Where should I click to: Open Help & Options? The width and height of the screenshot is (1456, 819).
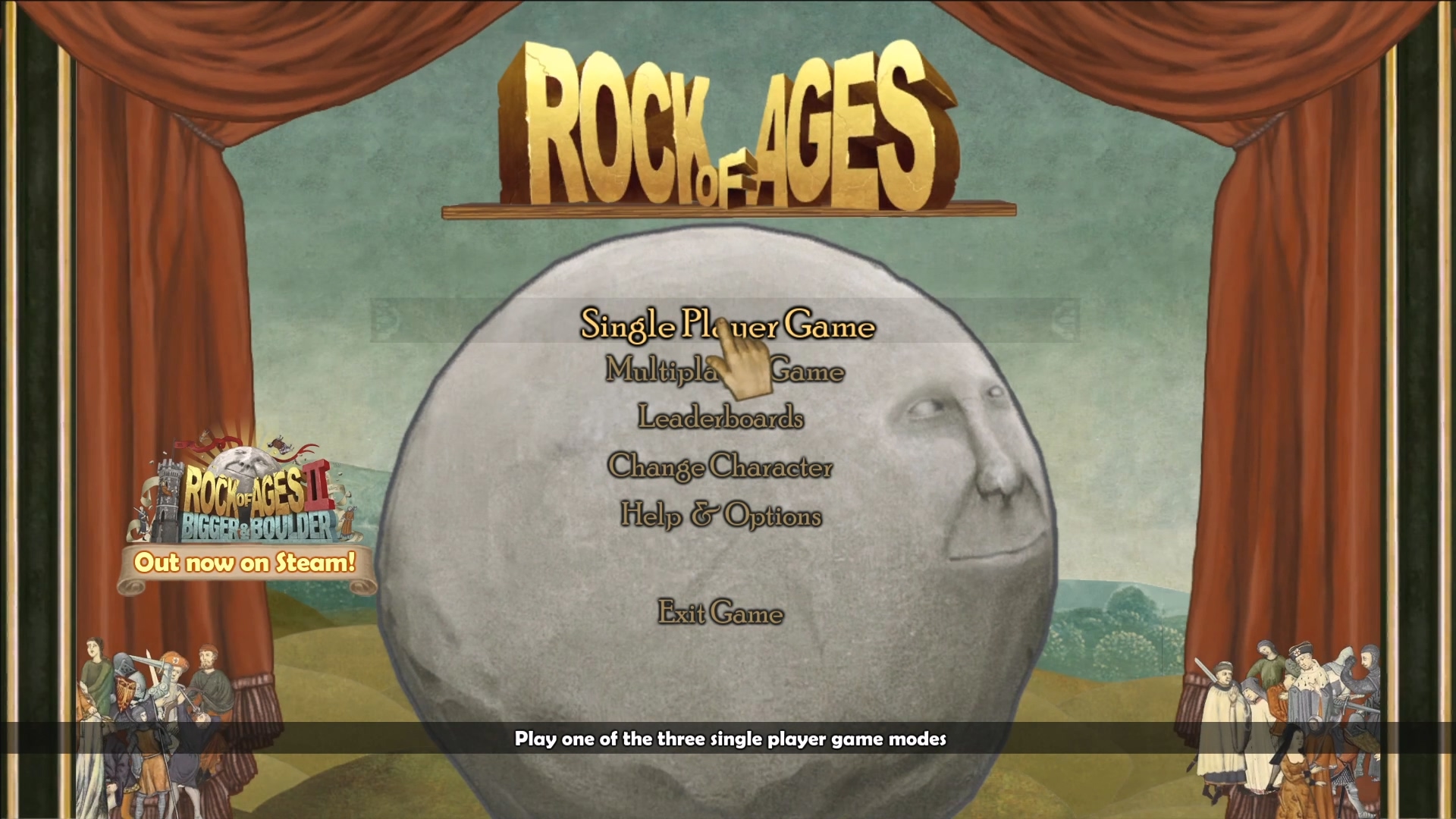tap(720, 516)
